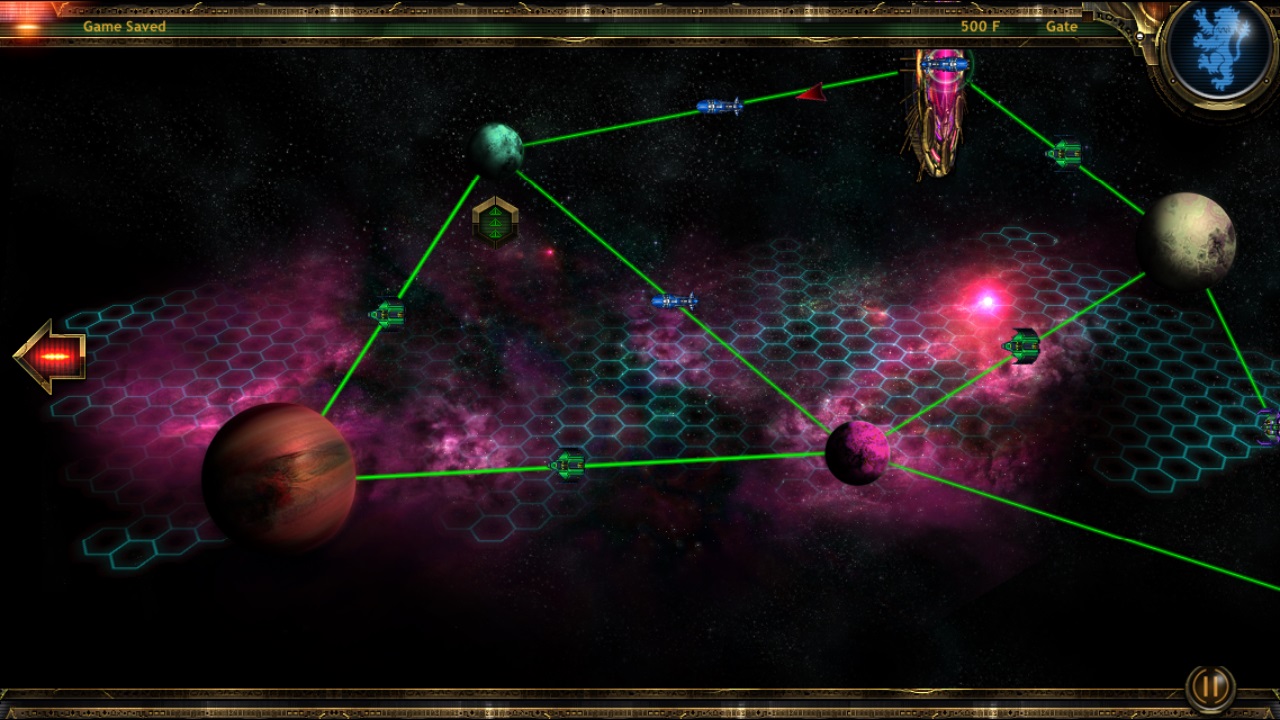Image resolution: width=1280 pixels, height=720 pixels.
Task: Click the golden back arrow
Action: coord(49,354)
